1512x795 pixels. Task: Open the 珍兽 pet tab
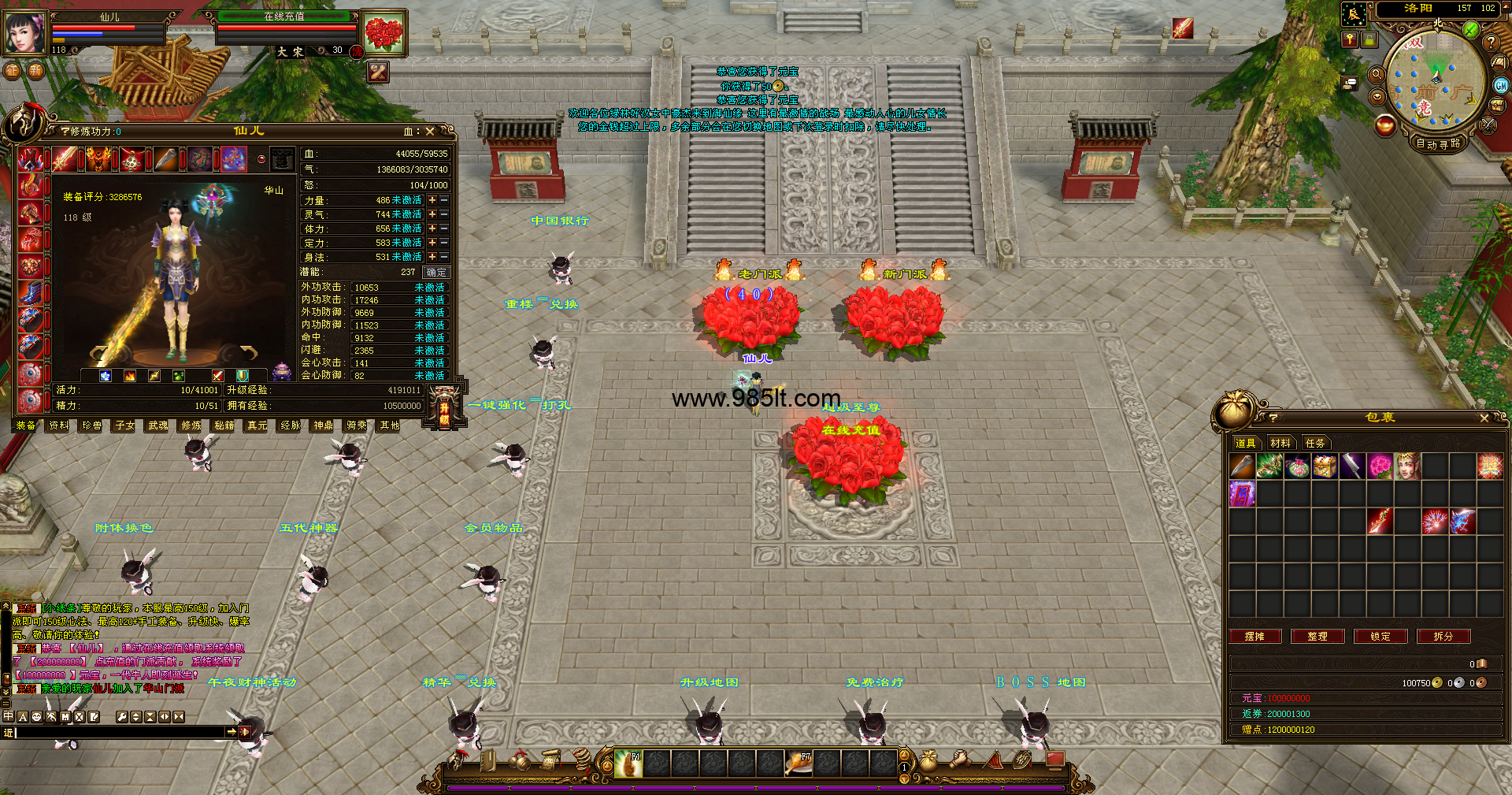pos(92,425)
